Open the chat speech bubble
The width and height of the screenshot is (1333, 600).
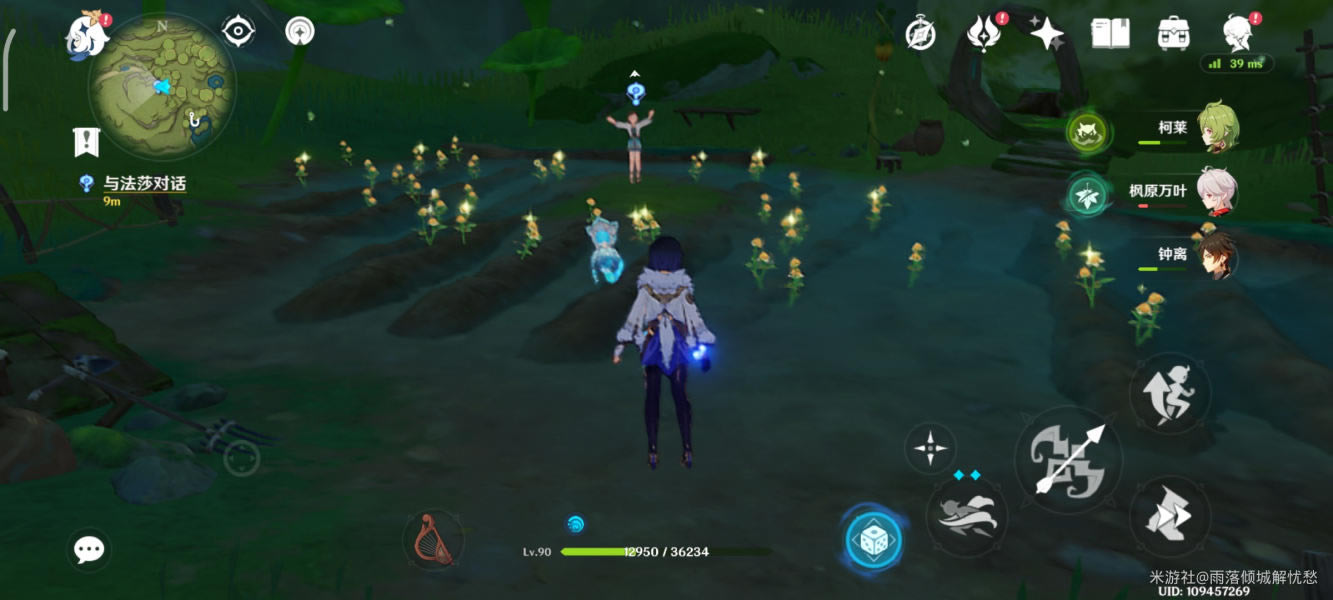tap(89, 549)
